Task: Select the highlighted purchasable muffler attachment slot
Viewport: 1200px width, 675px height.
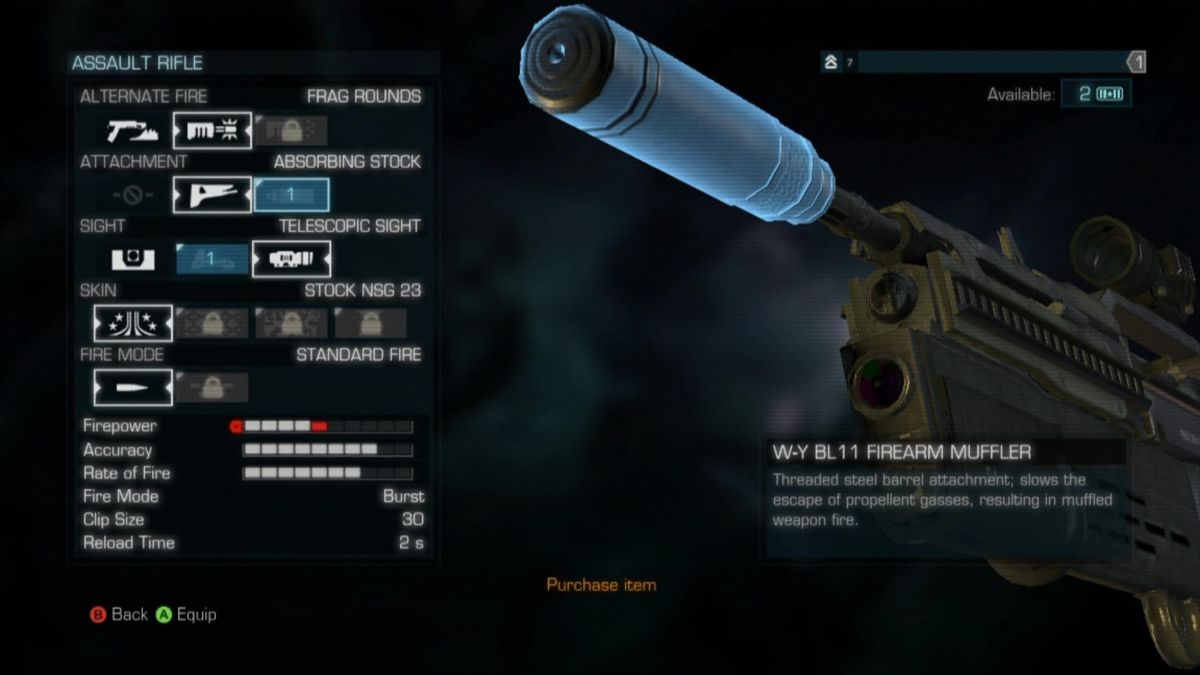Action: pyautogui.click(x=291, y=195)
